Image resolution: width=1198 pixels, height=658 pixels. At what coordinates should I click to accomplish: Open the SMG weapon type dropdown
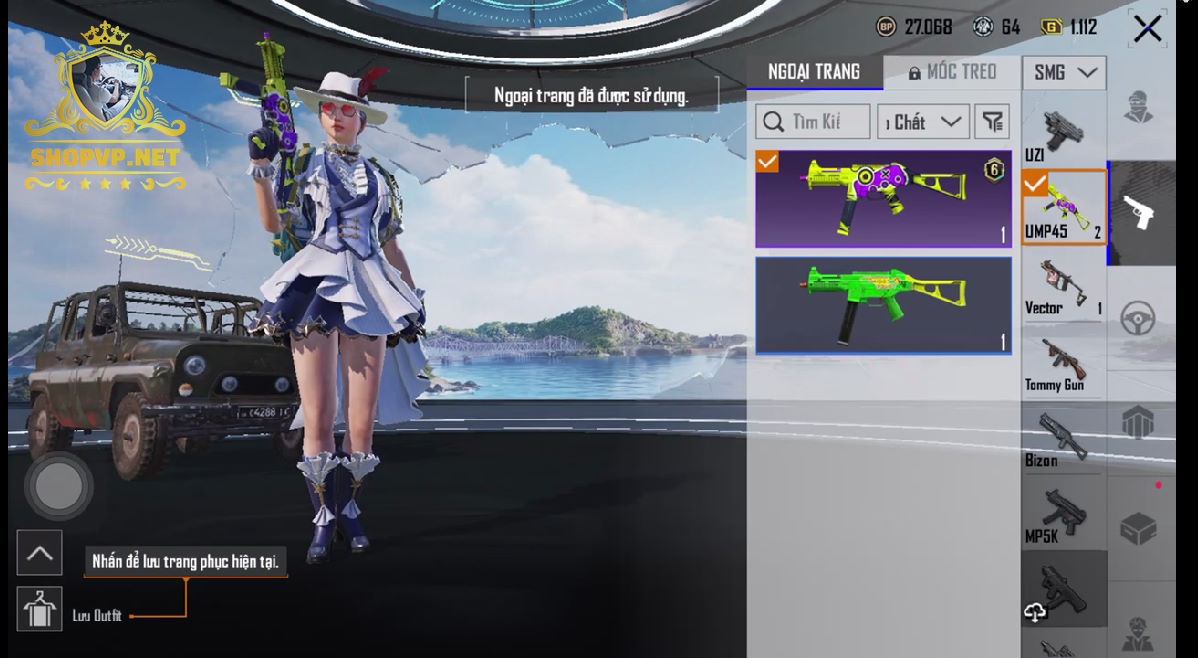click(1063, 72)
